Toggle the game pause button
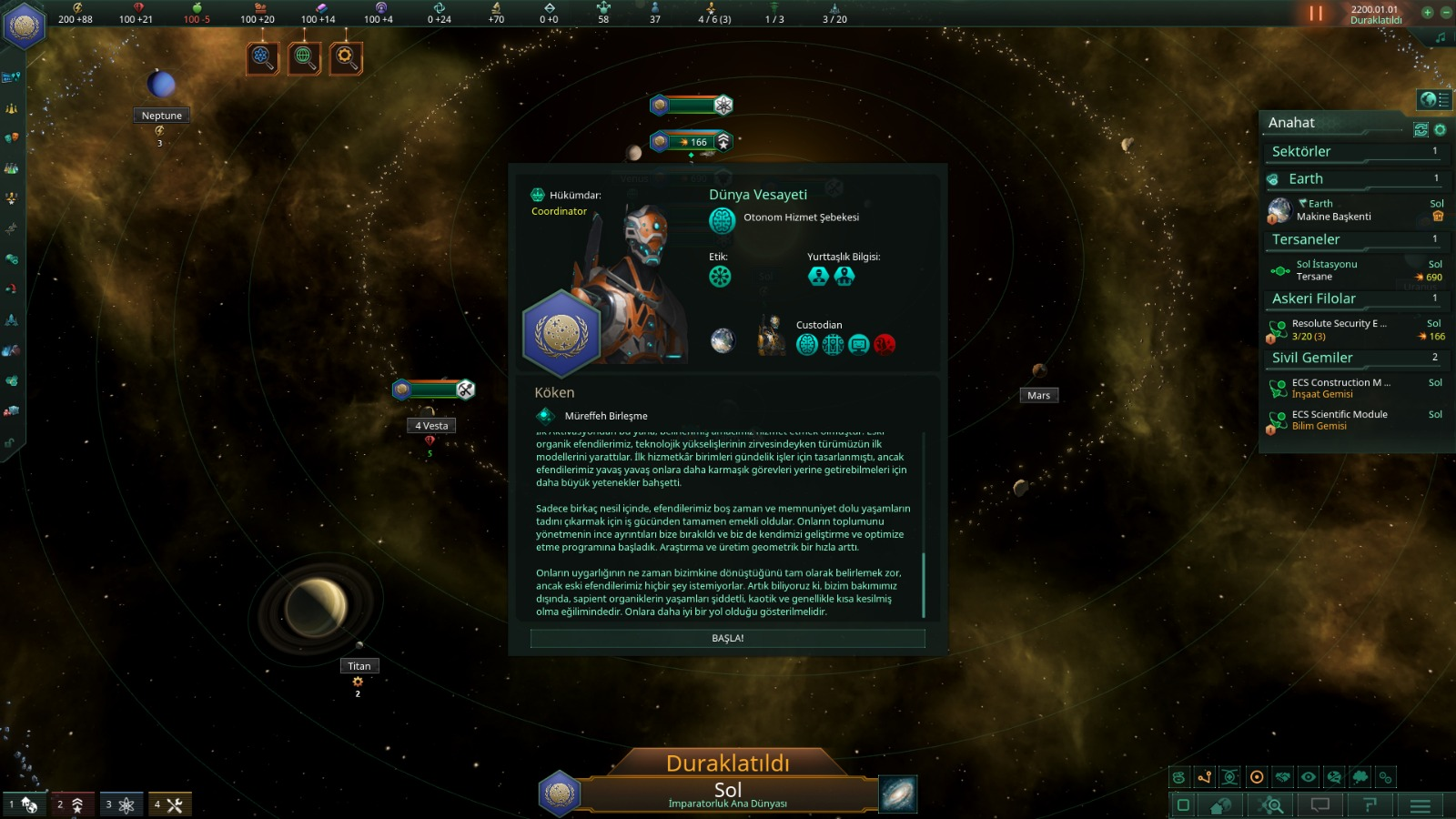This screenshot has width=1456, height=819. pos(1315,14)
